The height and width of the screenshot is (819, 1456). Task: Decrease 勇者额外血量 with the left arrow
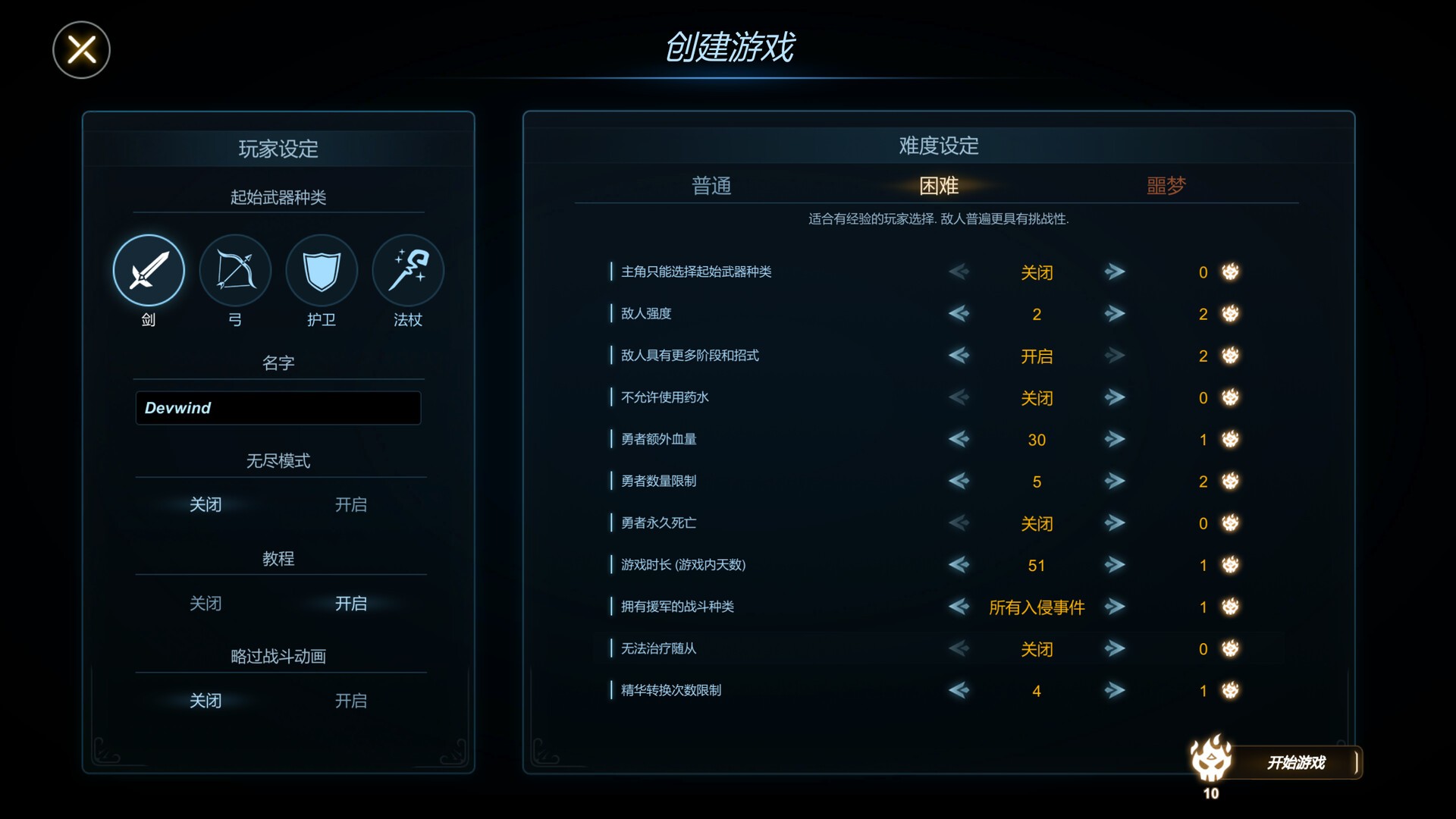pos(959,439)
